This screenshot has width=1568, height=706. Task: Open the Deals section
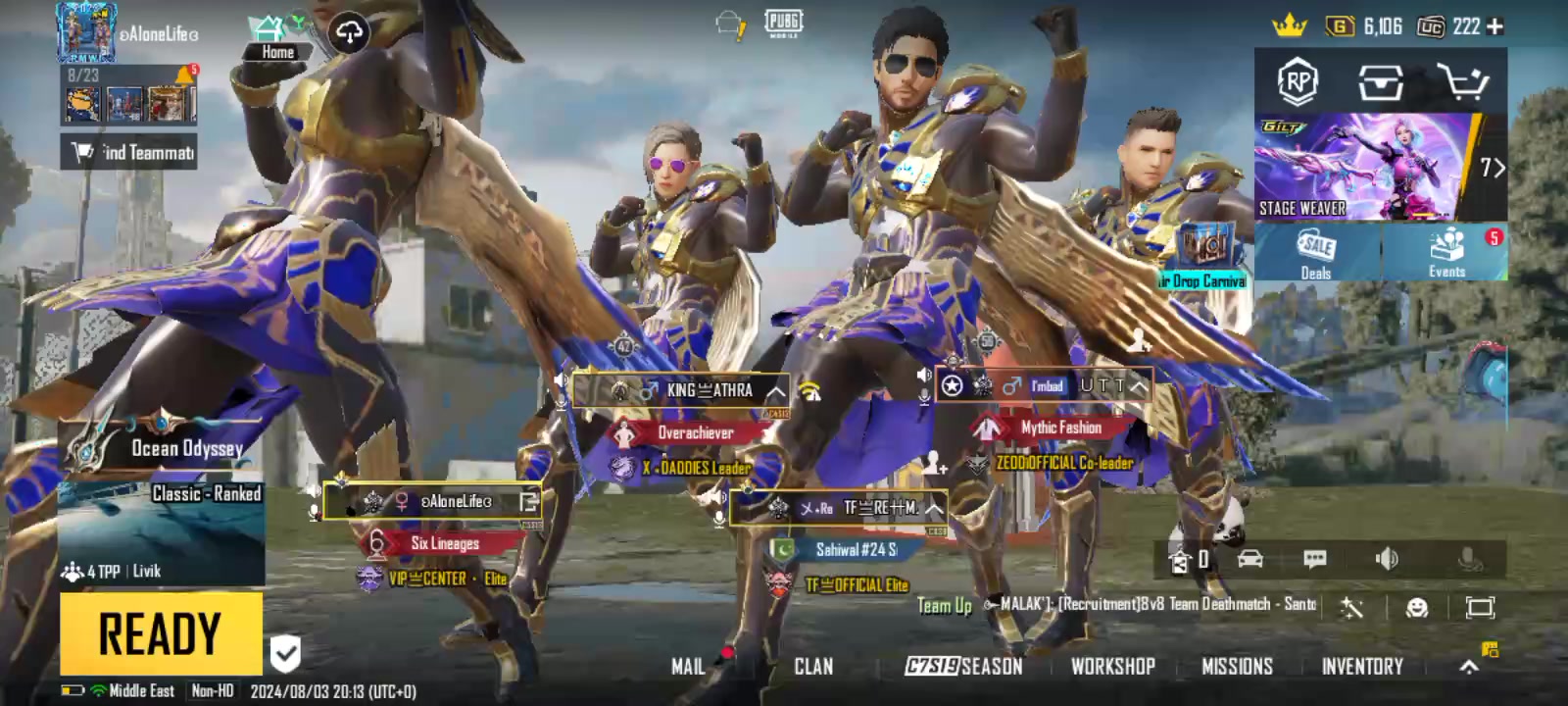[1316, 253]
